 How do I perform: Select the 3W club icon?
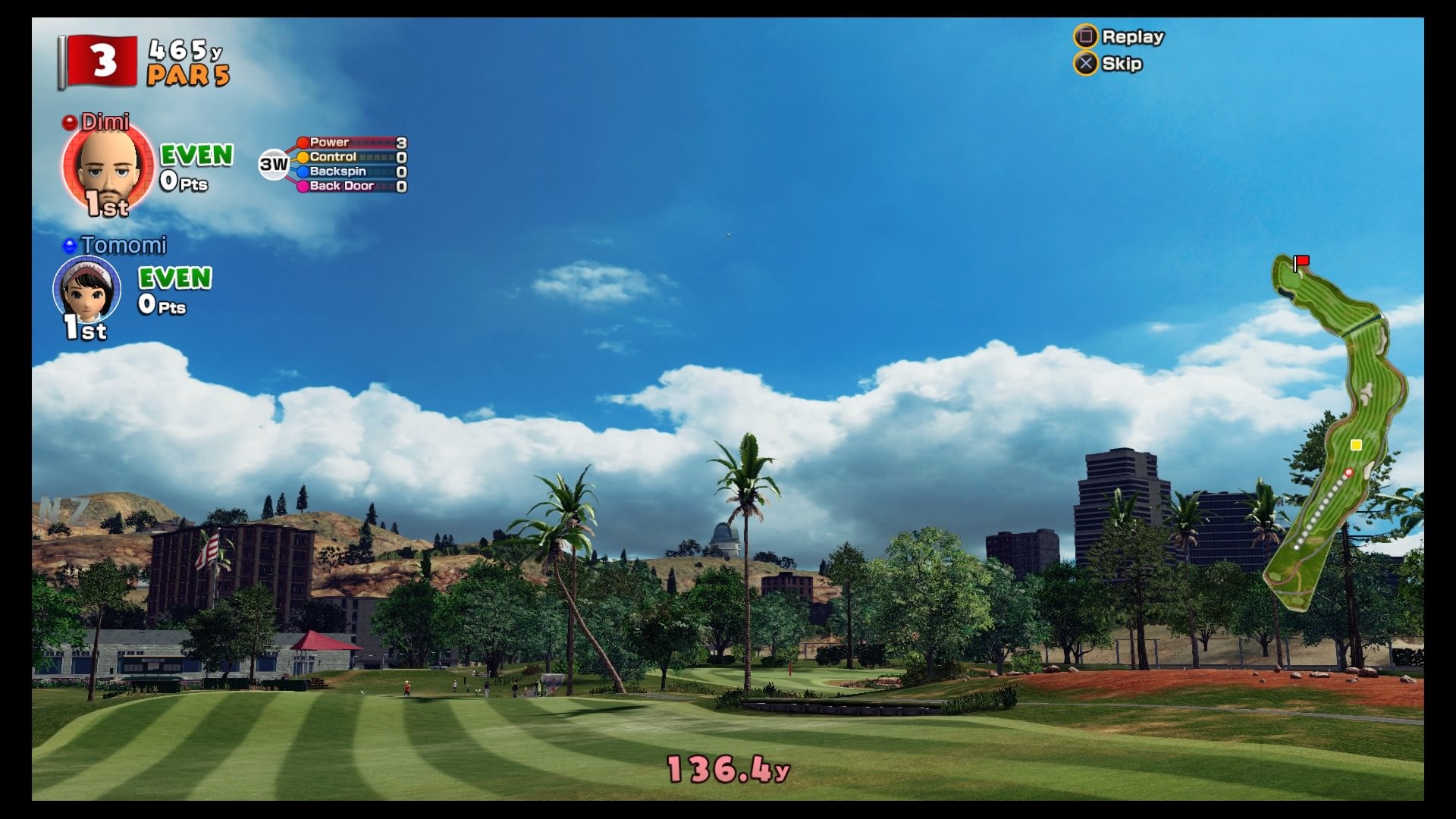click(x=273, y=163)
